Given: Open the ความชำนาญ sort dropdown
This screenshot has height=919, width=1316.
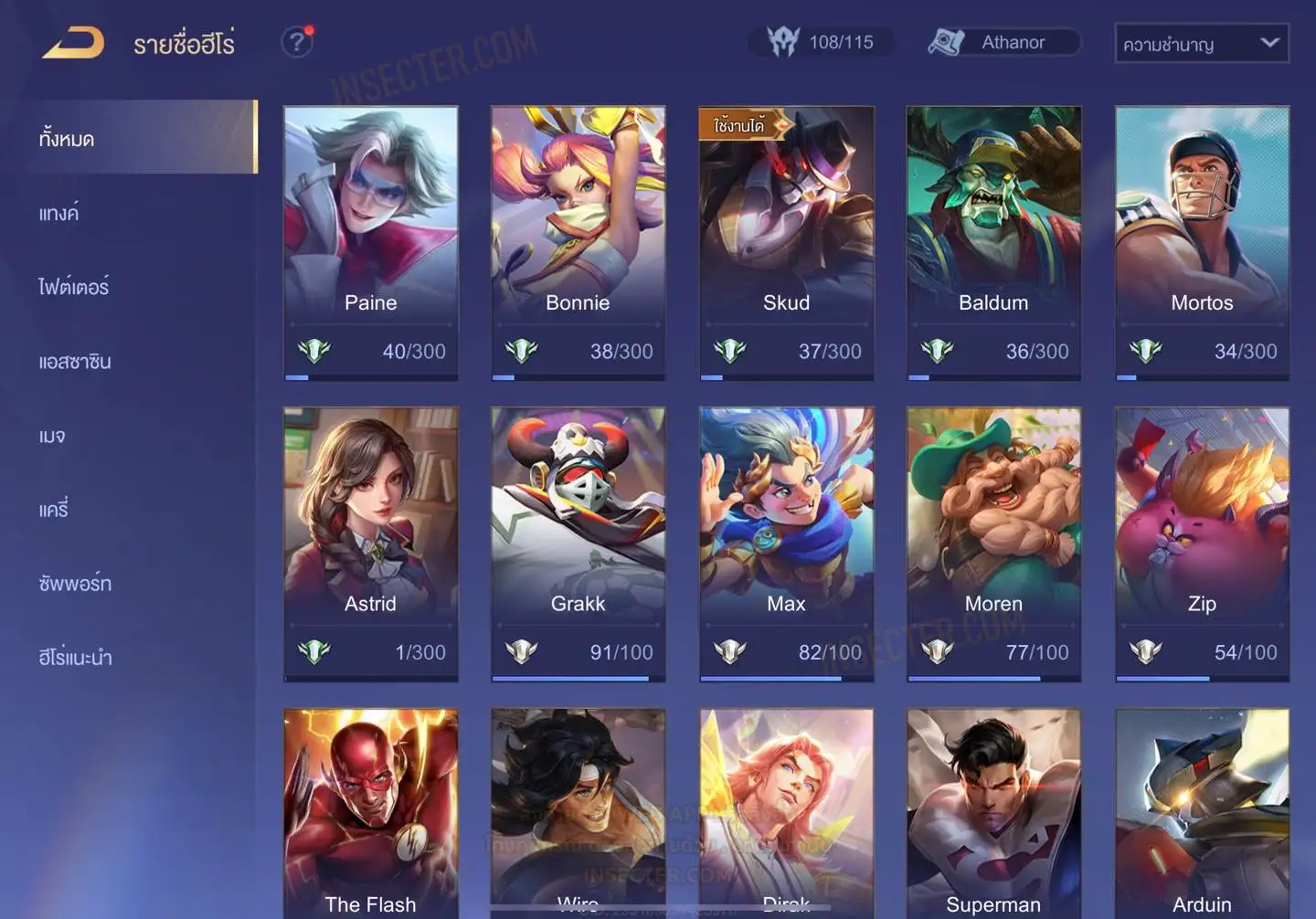Looking at the screenshot, I should [1201, 43].
